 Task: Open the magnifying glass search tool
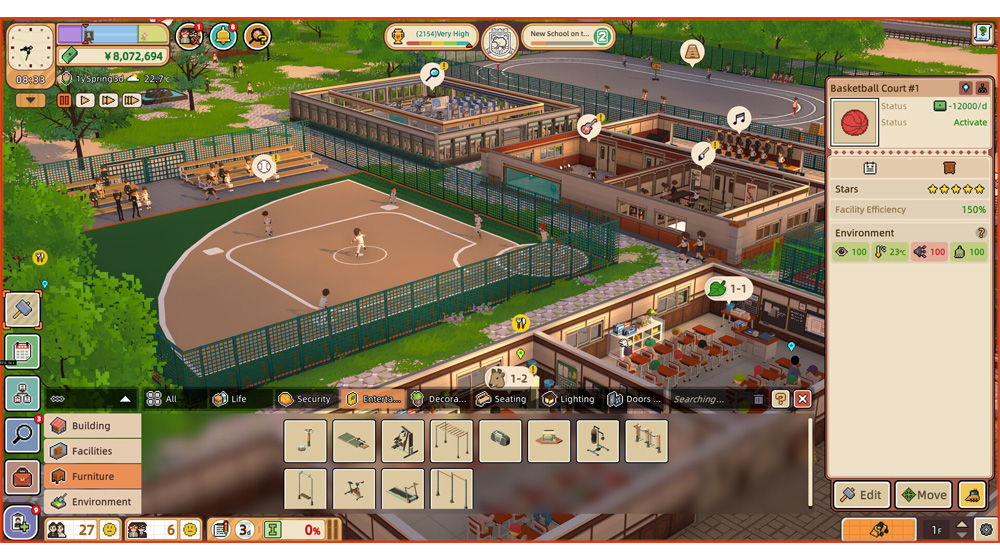(22, 435)
